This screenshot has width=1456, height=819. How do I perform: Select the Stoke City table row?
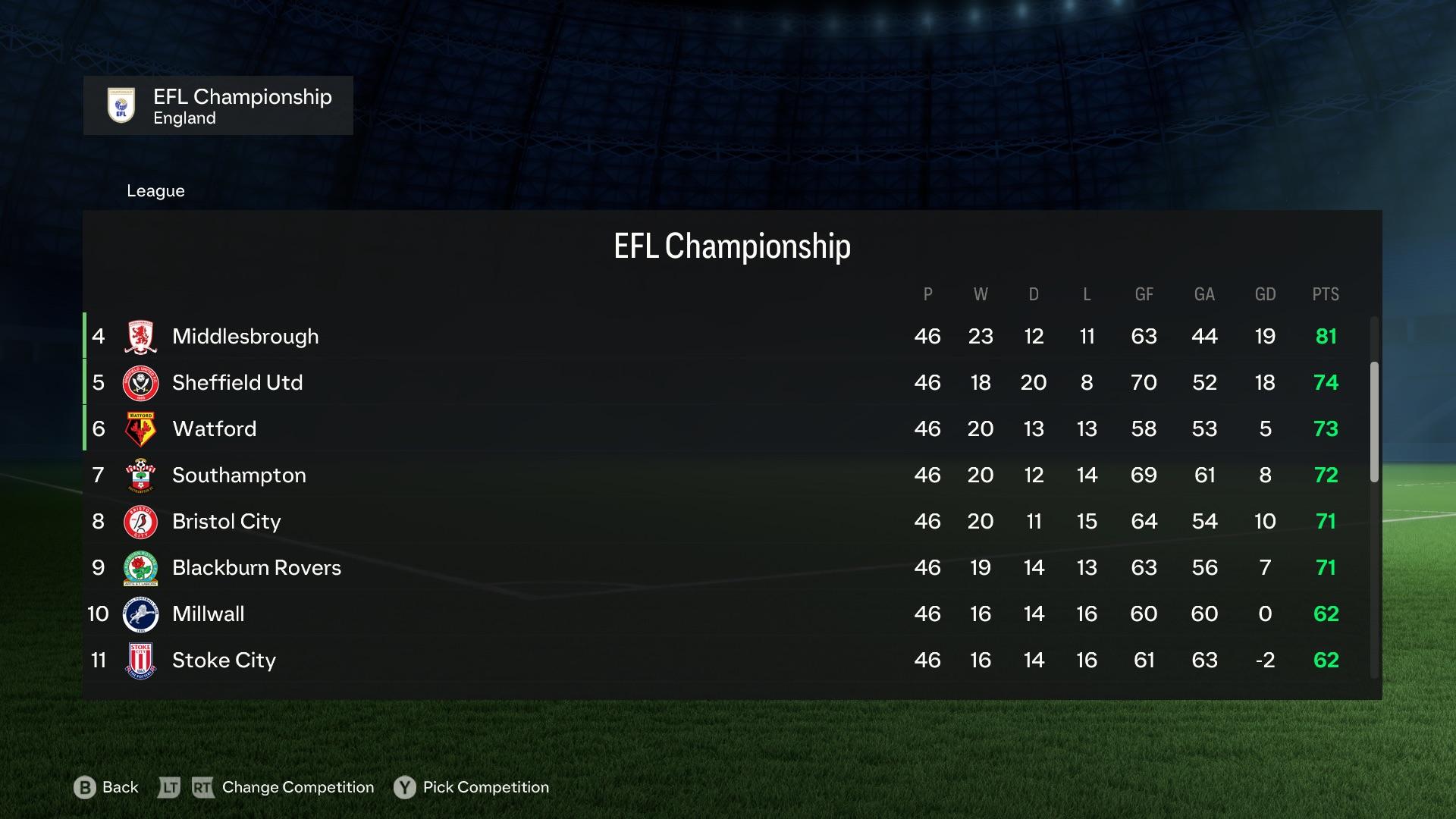[x=682, y=660]
